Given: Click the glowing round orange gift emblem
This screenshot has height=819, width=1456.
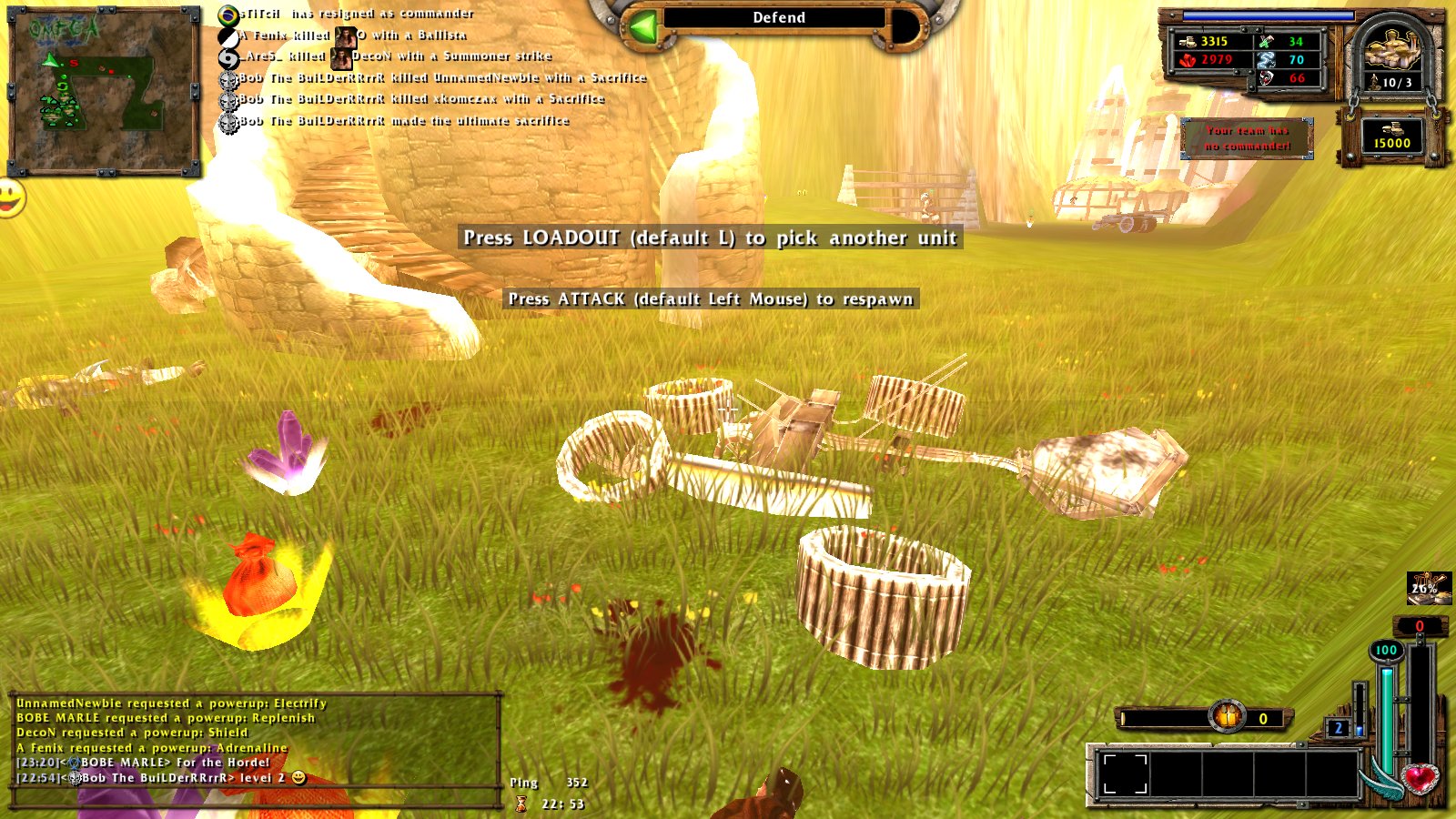Looking at the screenshot, I should pos(1227,717).
